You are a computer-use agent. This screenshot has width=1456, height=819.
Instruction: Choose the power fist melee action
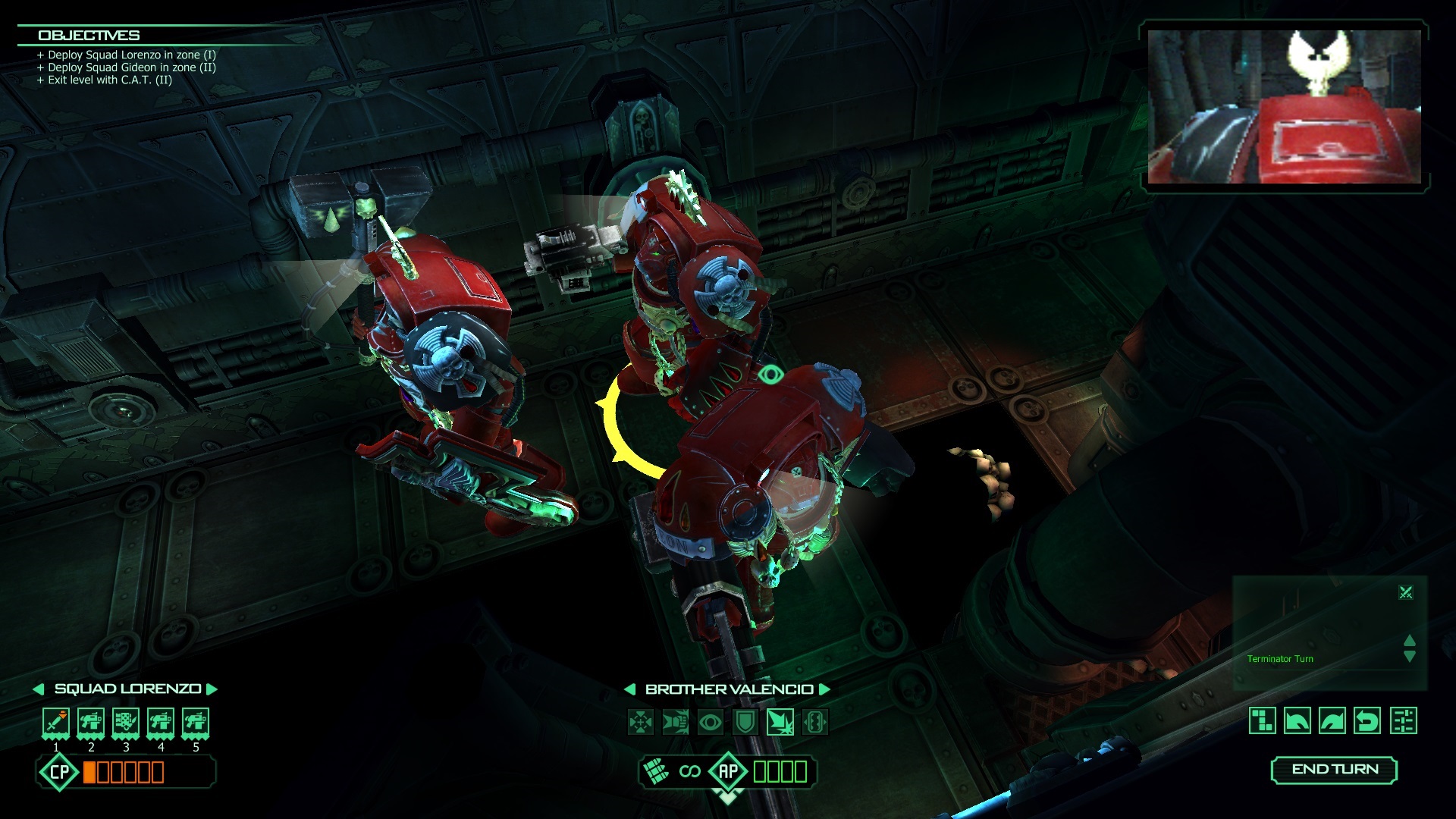(676, 722)
